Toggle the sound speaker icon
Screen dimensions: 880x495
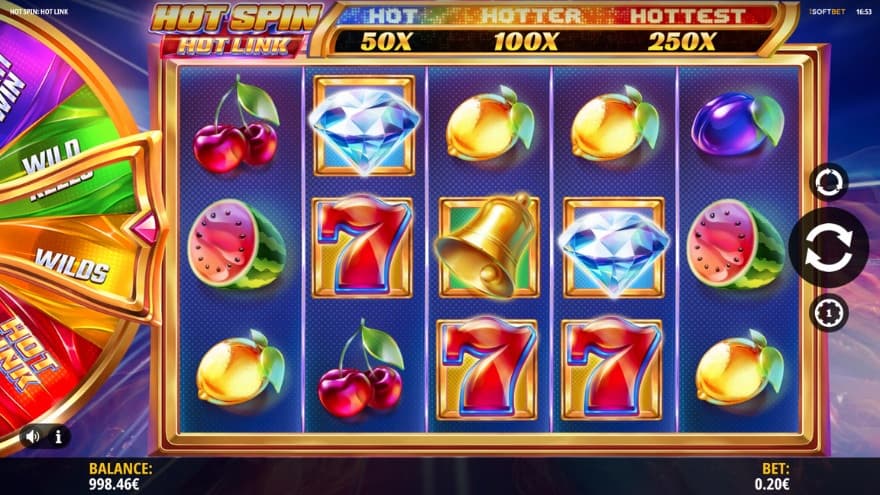(x=33, y=436)
